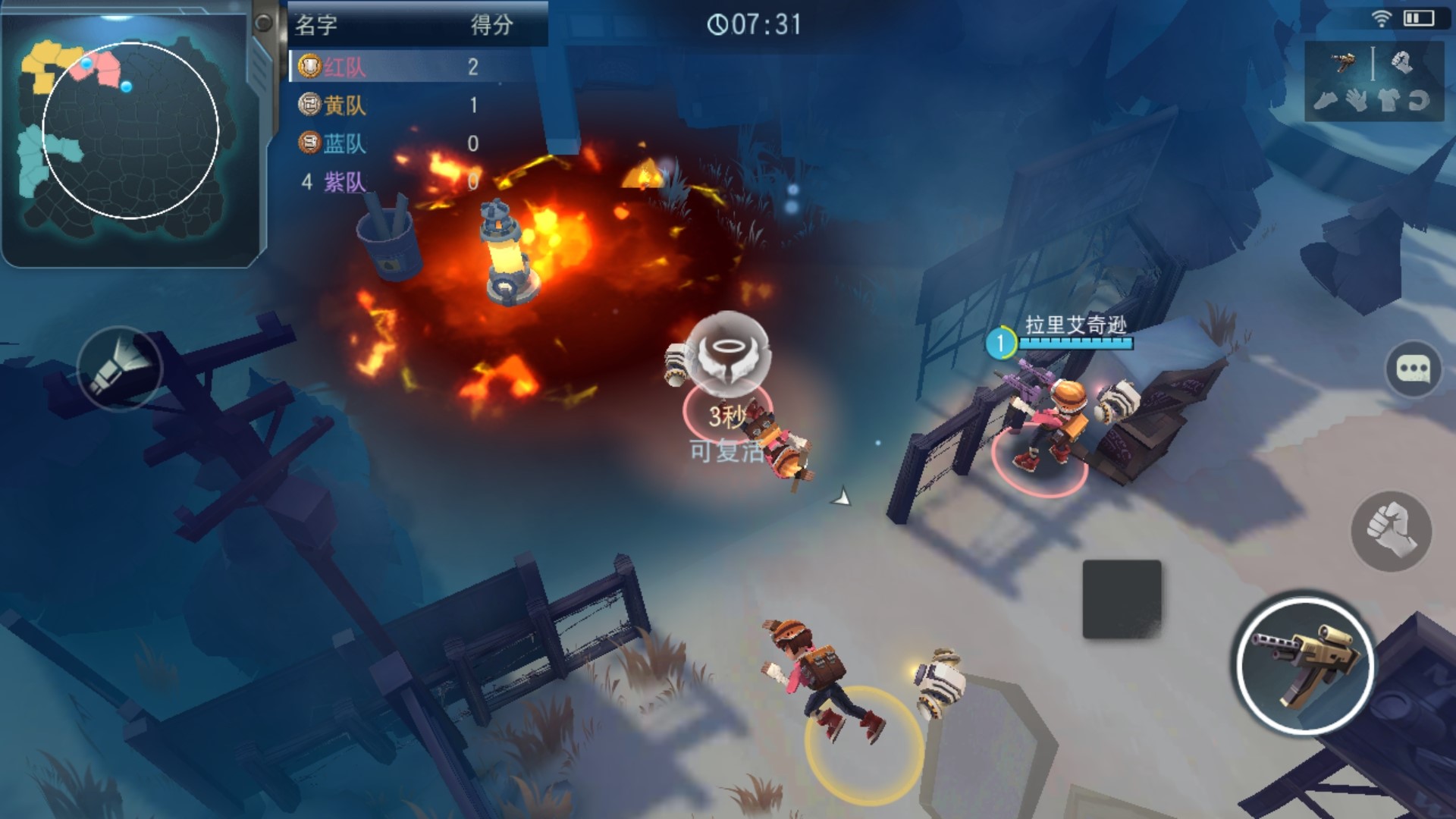Select the red team (红队) scoreboard row
Viewport: 1456px width, 819px height.
[417, 67]
